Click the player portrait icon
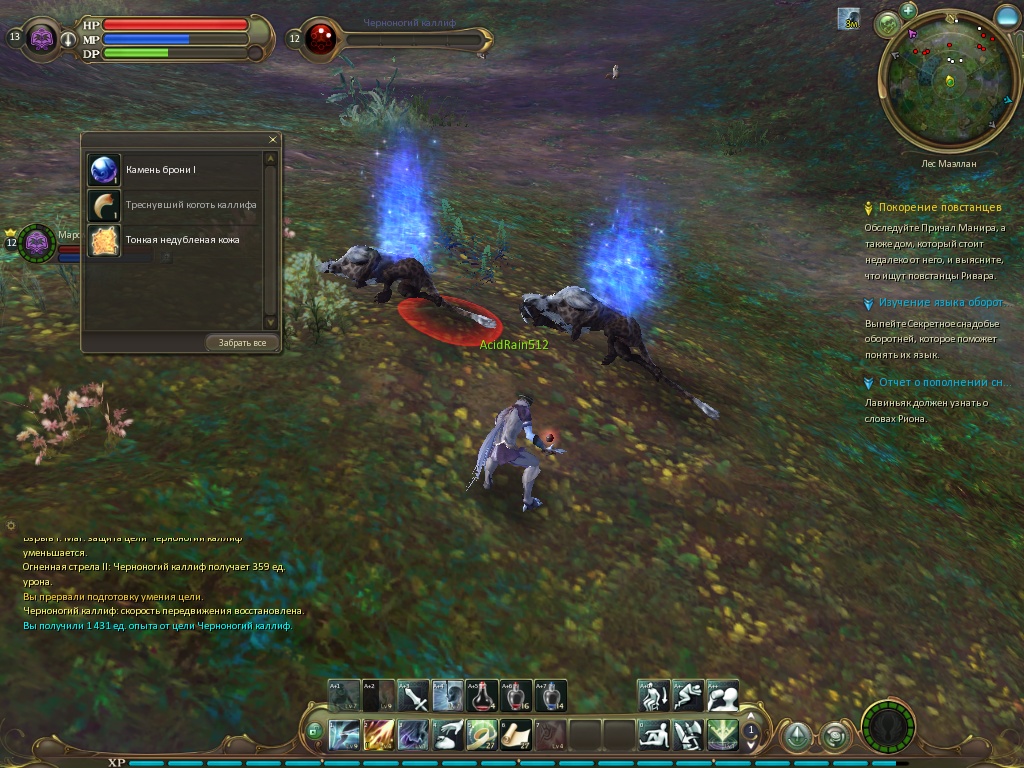Image resolution: width=1024 pixels, height=768 pixels. click(x=41, y=38)
